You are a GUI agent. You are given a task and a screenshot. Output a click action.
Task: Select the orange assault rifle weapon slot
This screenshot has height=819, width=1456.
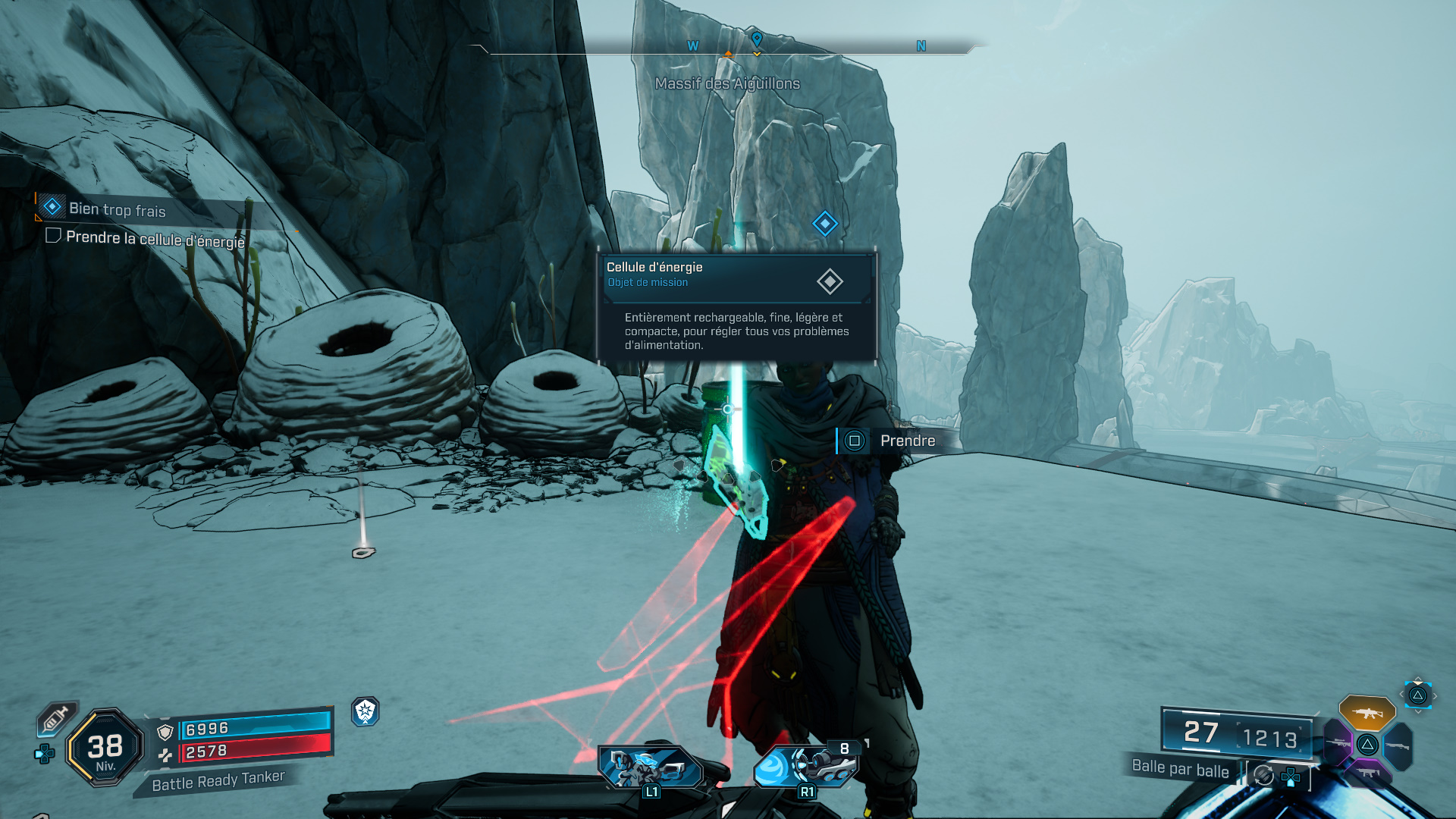(1367, 713)
